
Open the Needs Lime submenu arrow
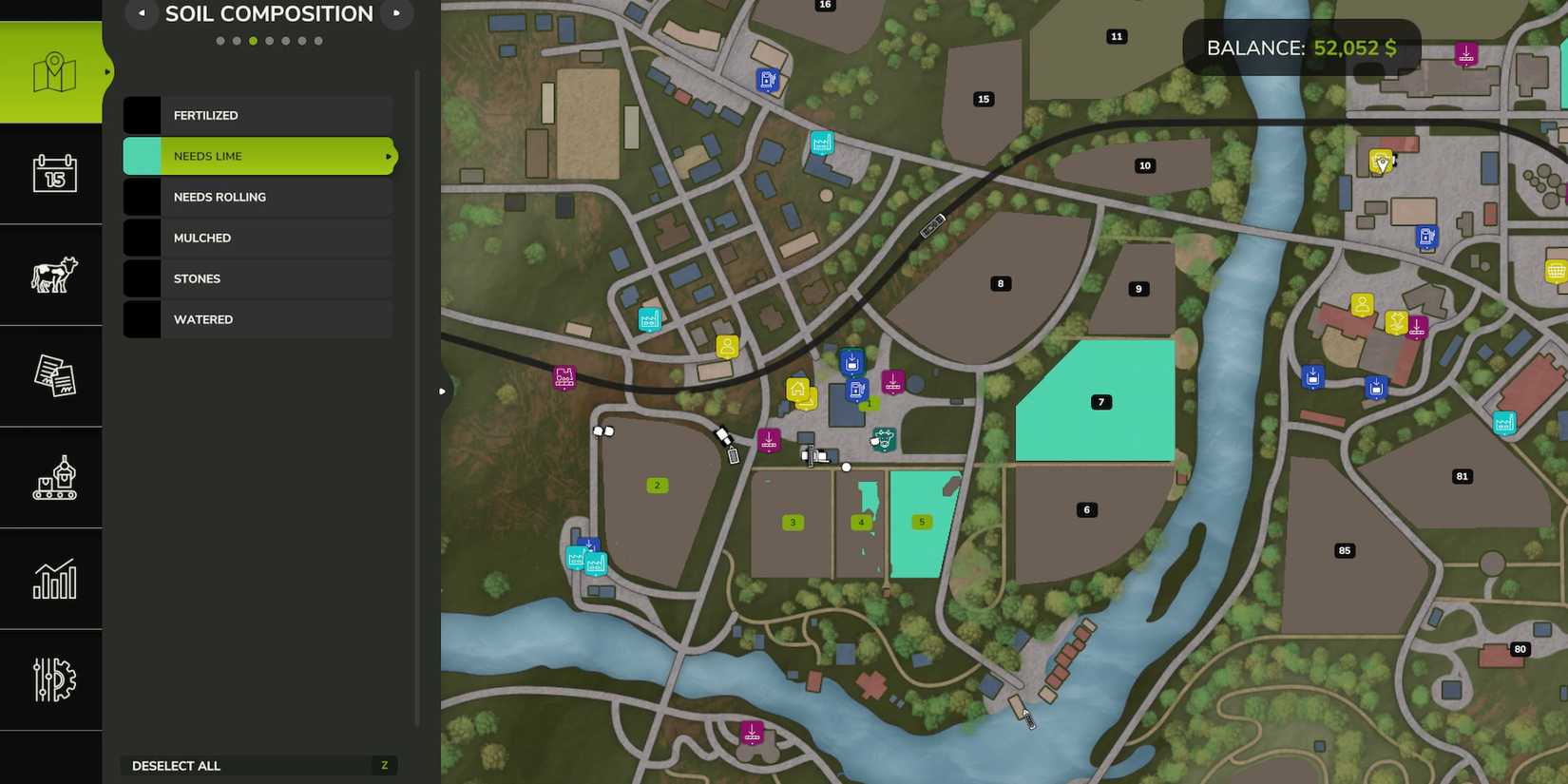(387, 155)
